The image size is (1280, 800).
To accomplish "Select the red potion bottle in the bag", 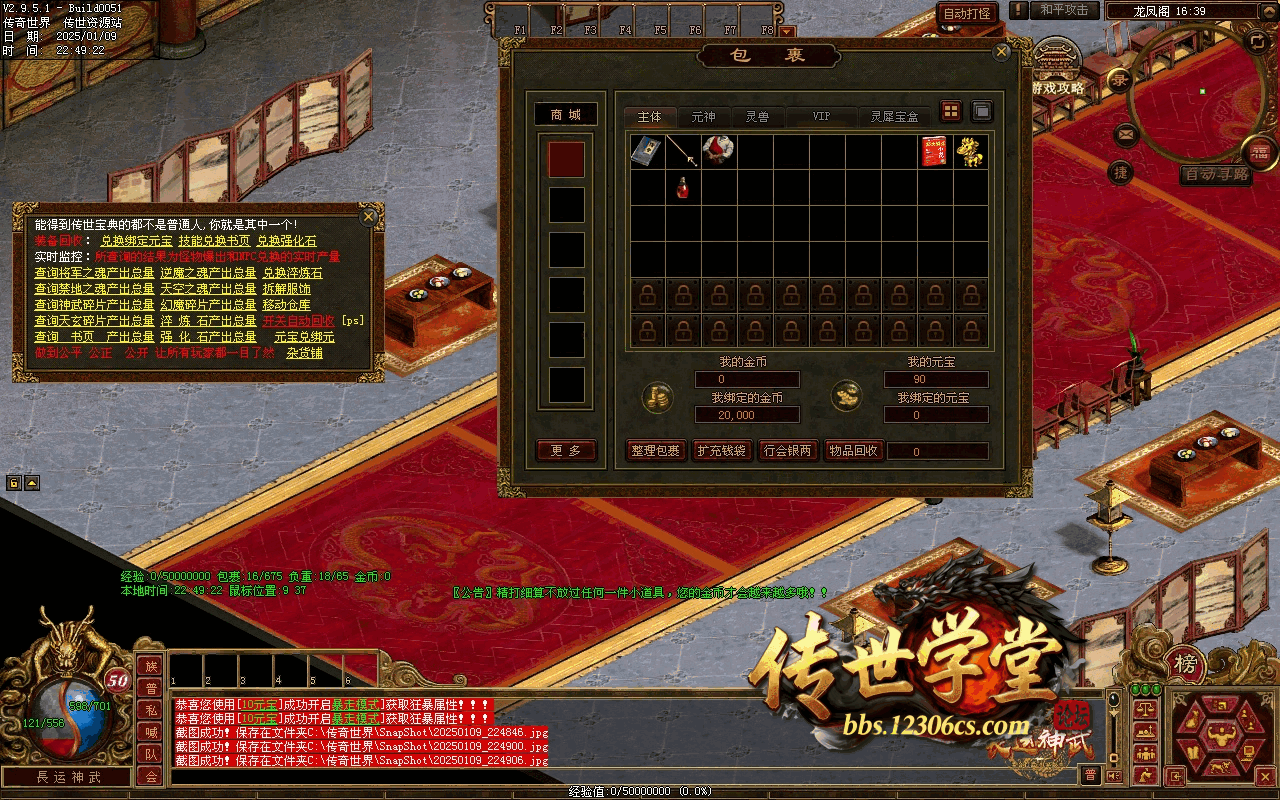I will coord(684,187).
